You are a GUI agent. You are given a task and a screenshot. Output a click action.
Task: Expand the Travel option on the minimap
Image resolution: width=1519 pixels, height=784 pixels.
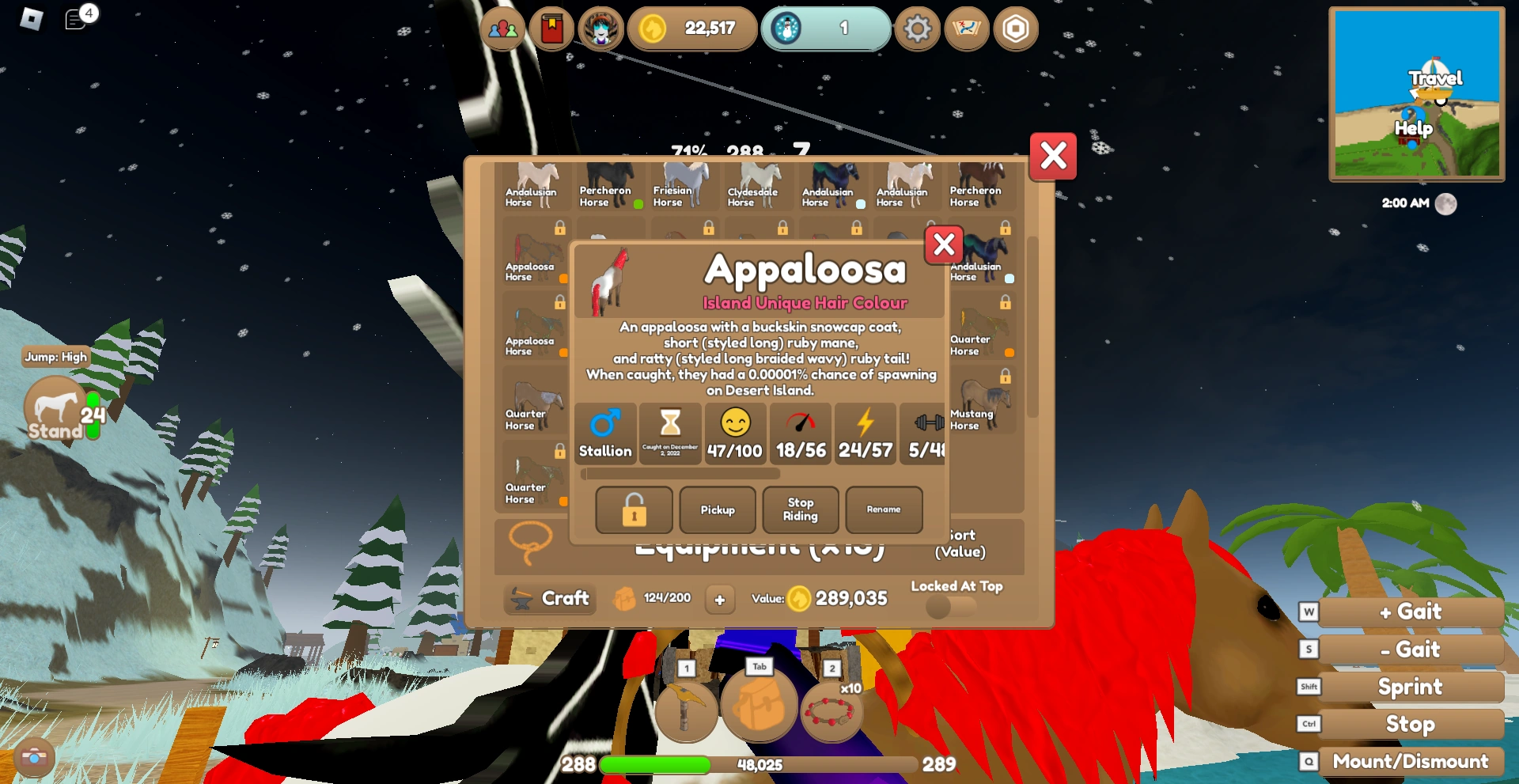point(1435,78)
